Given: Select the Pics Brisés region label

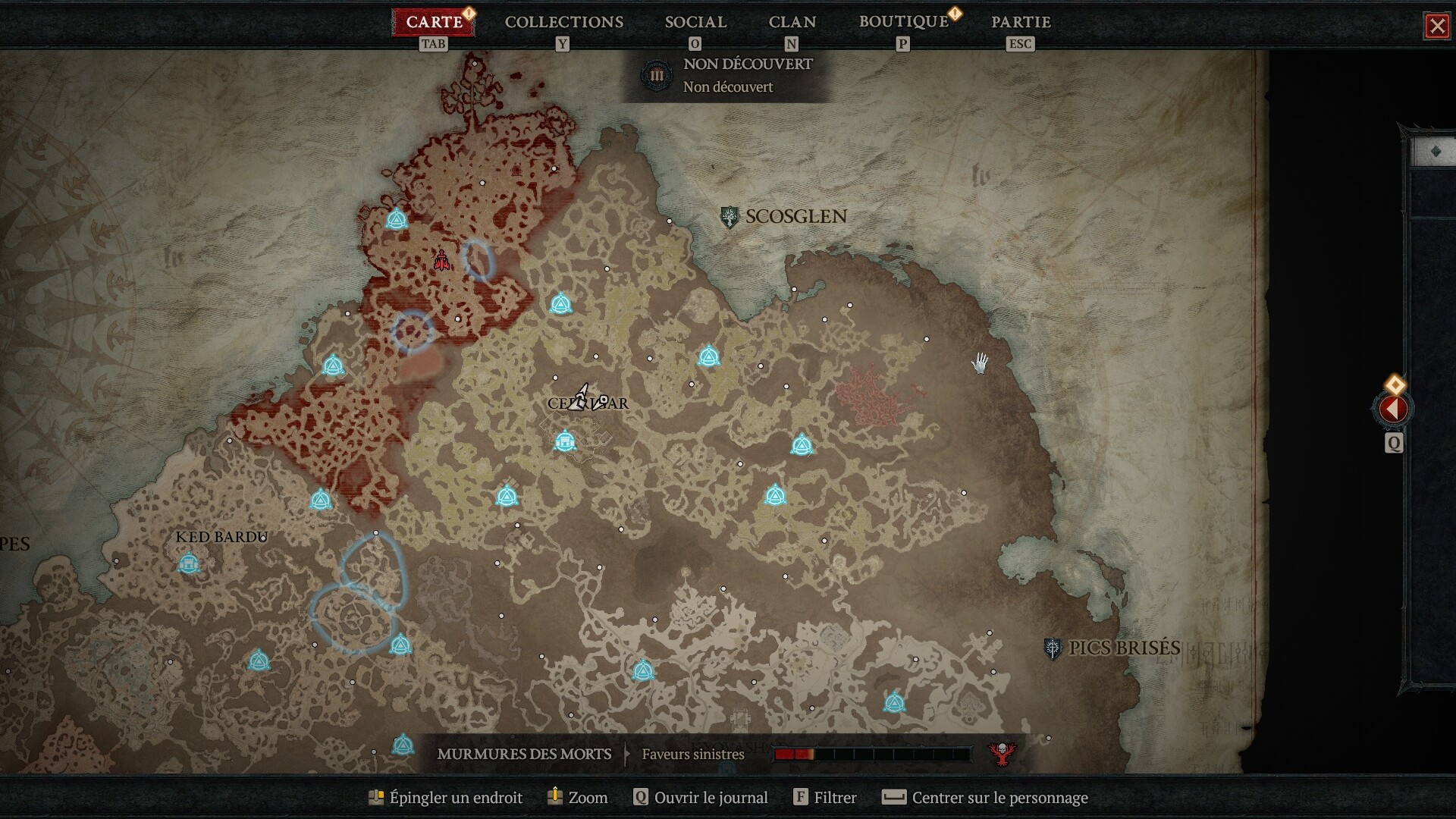Looking at the screenshot, I should [x=1123, y=648].
